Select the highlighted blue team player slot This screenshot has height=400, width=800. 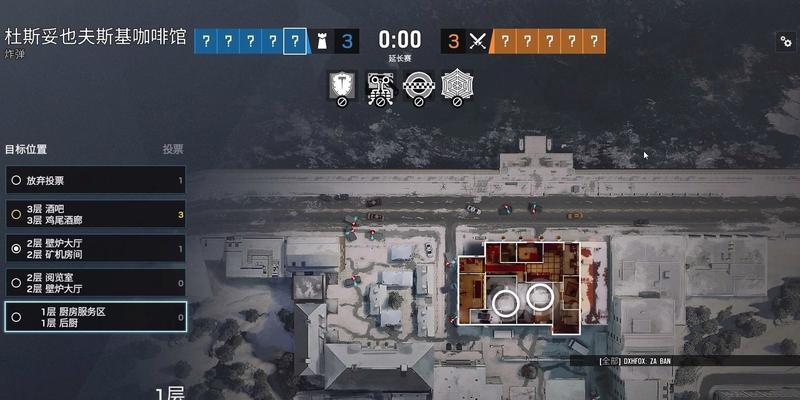coord(294,41)
